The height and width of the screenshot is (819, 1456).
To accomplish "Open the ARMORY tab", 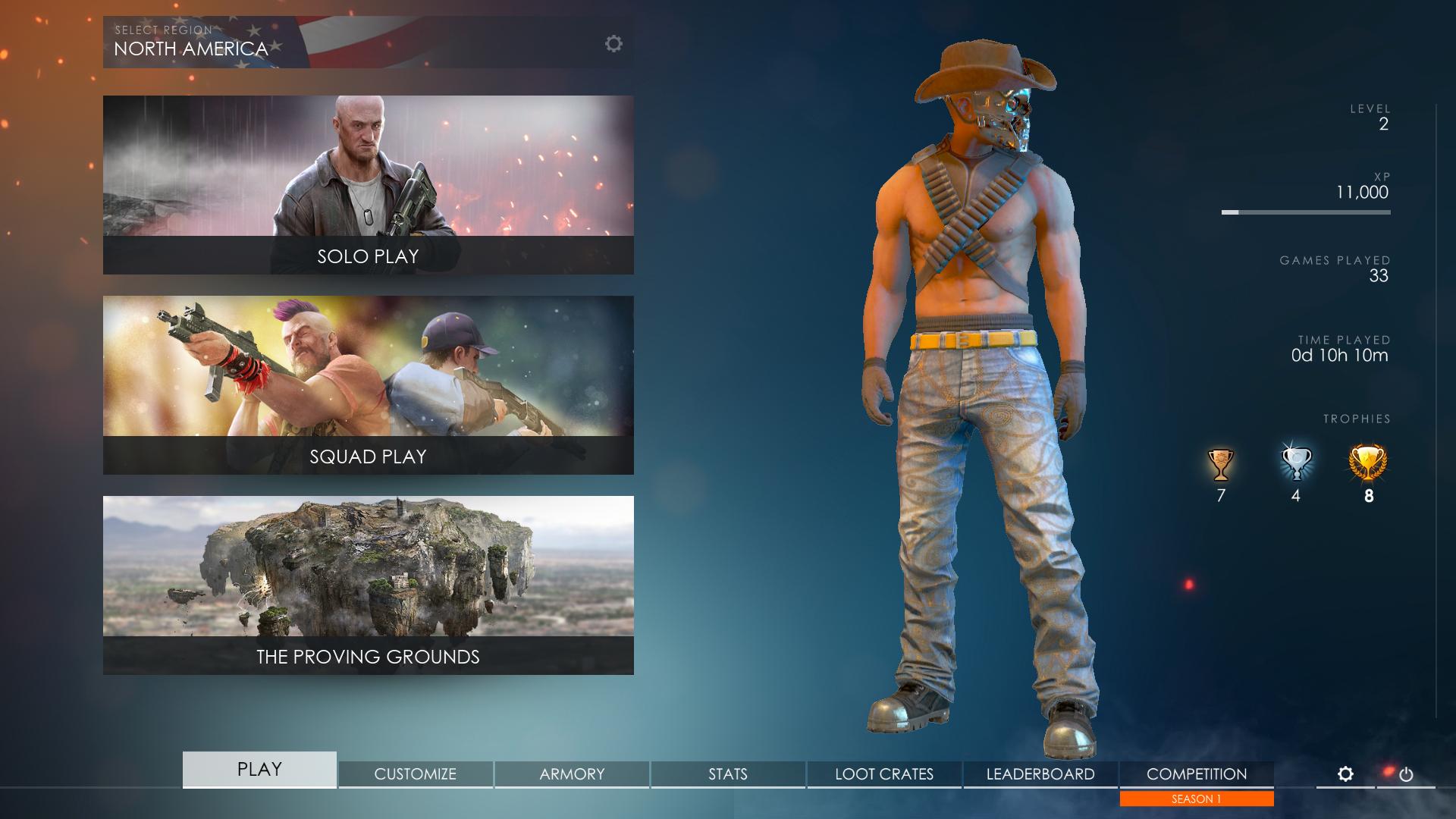I will (x=571, y=774).
